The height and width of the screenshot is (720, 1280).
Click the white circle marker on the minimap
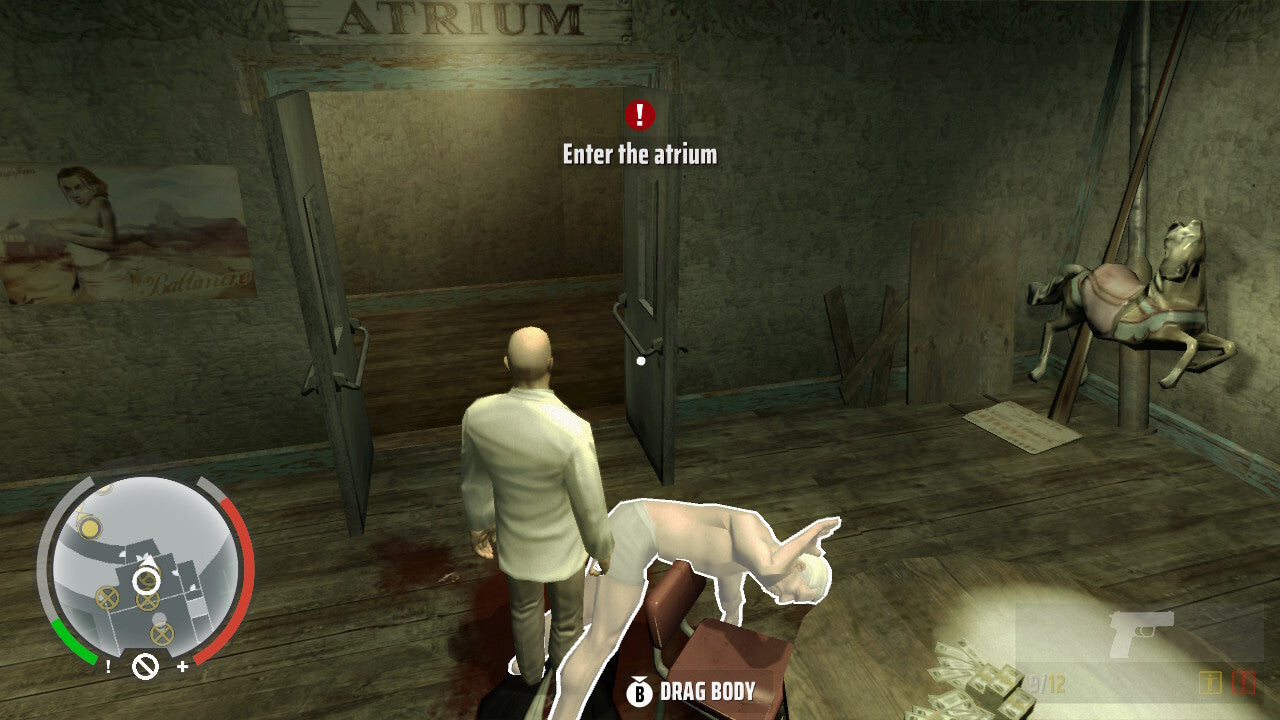click(145, 581)
